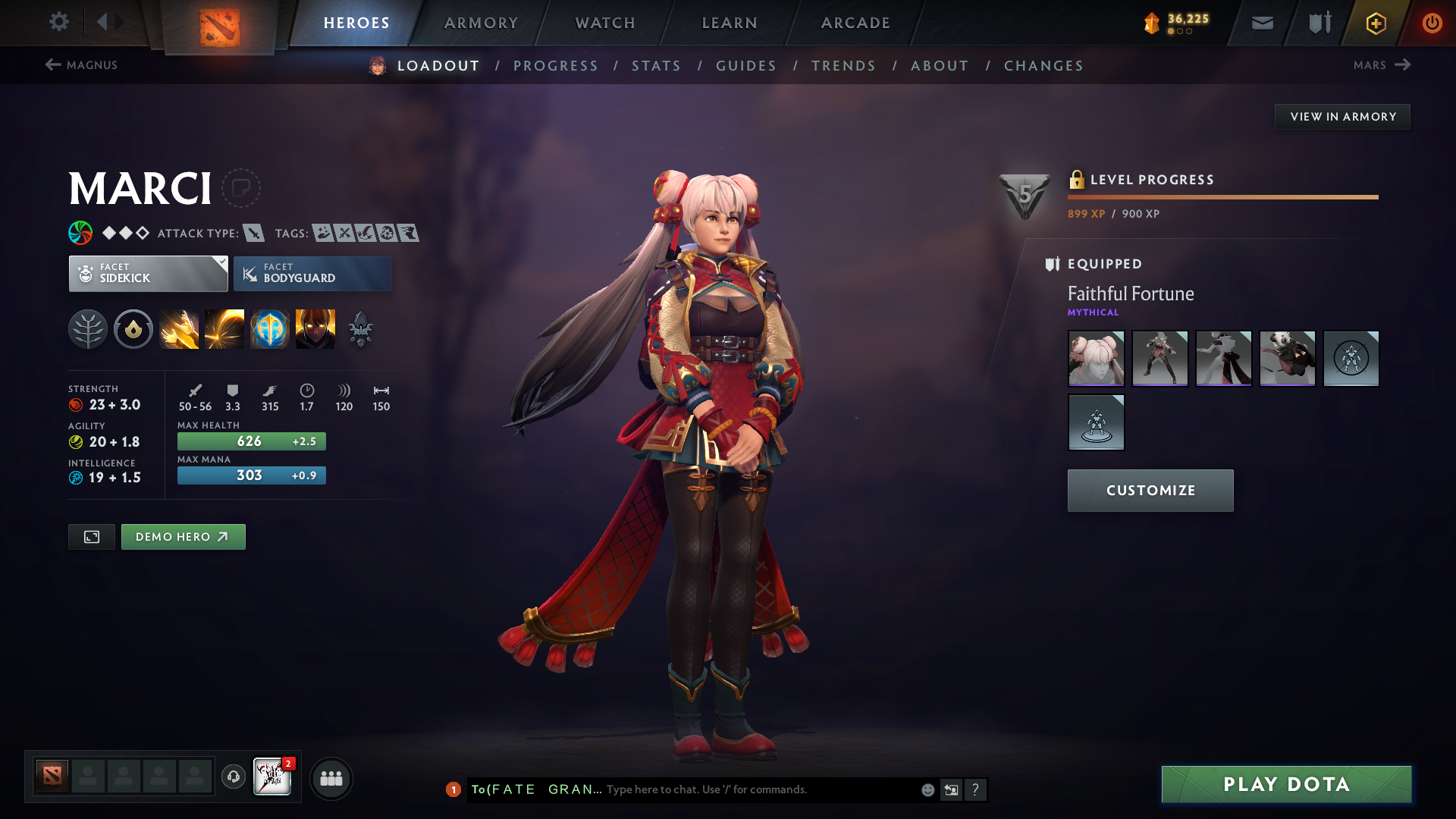Select the Bodyguard facet
The image size is (1456, 819).
pos(312,273)
